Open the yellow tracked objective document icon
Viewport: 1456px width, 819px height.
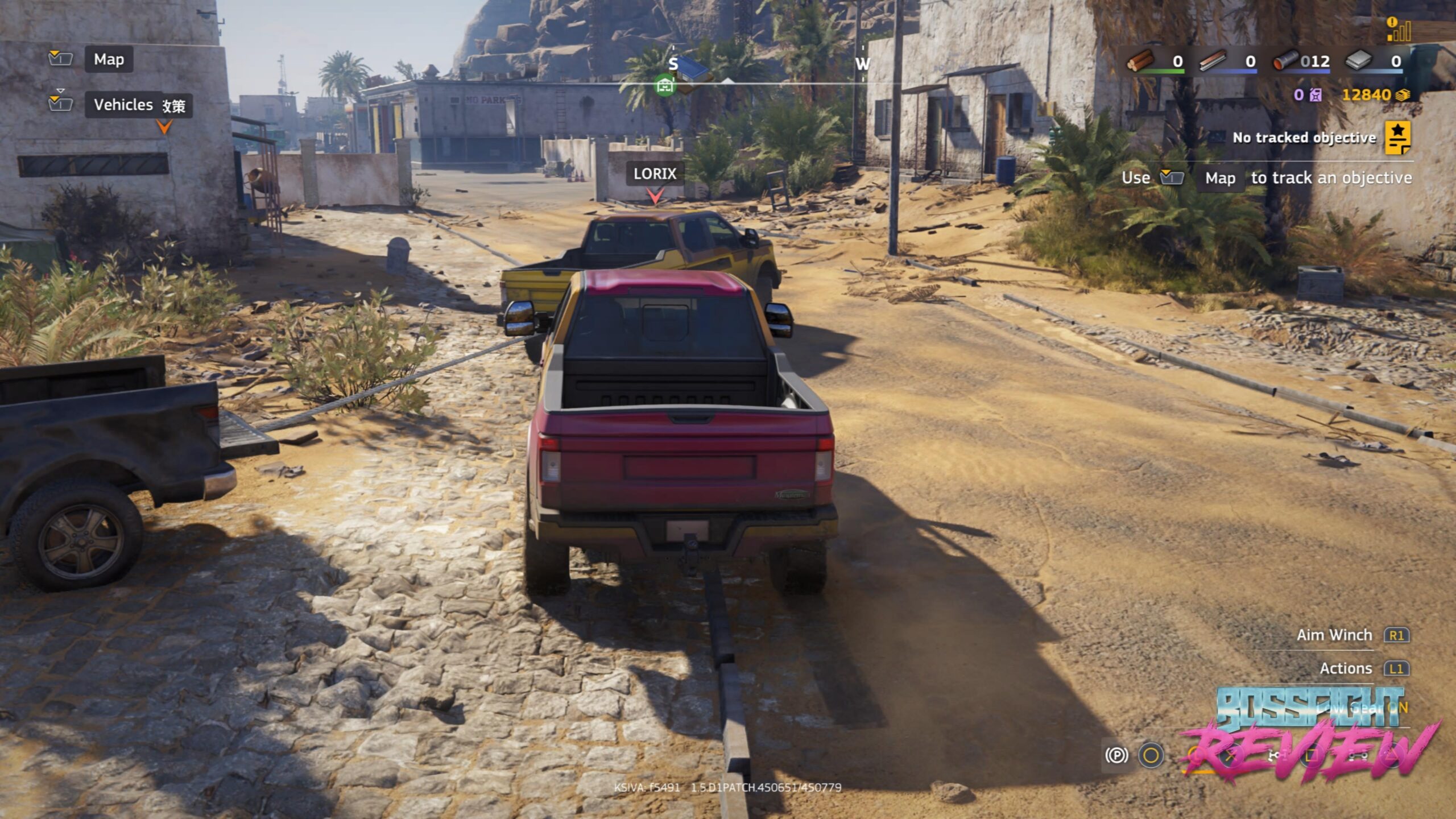tap(1397, 138)
